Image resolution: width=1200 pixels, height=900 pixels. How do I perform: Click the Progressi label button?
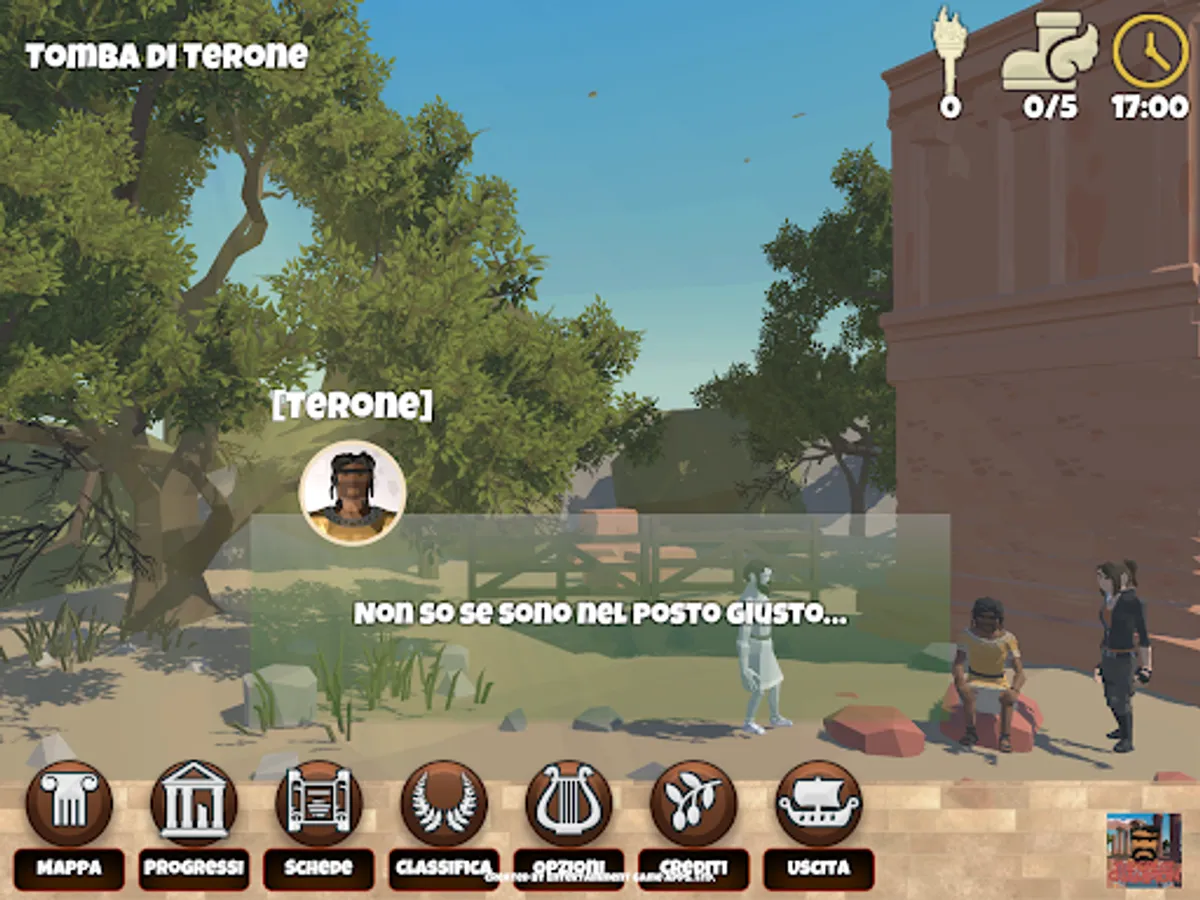194,868
